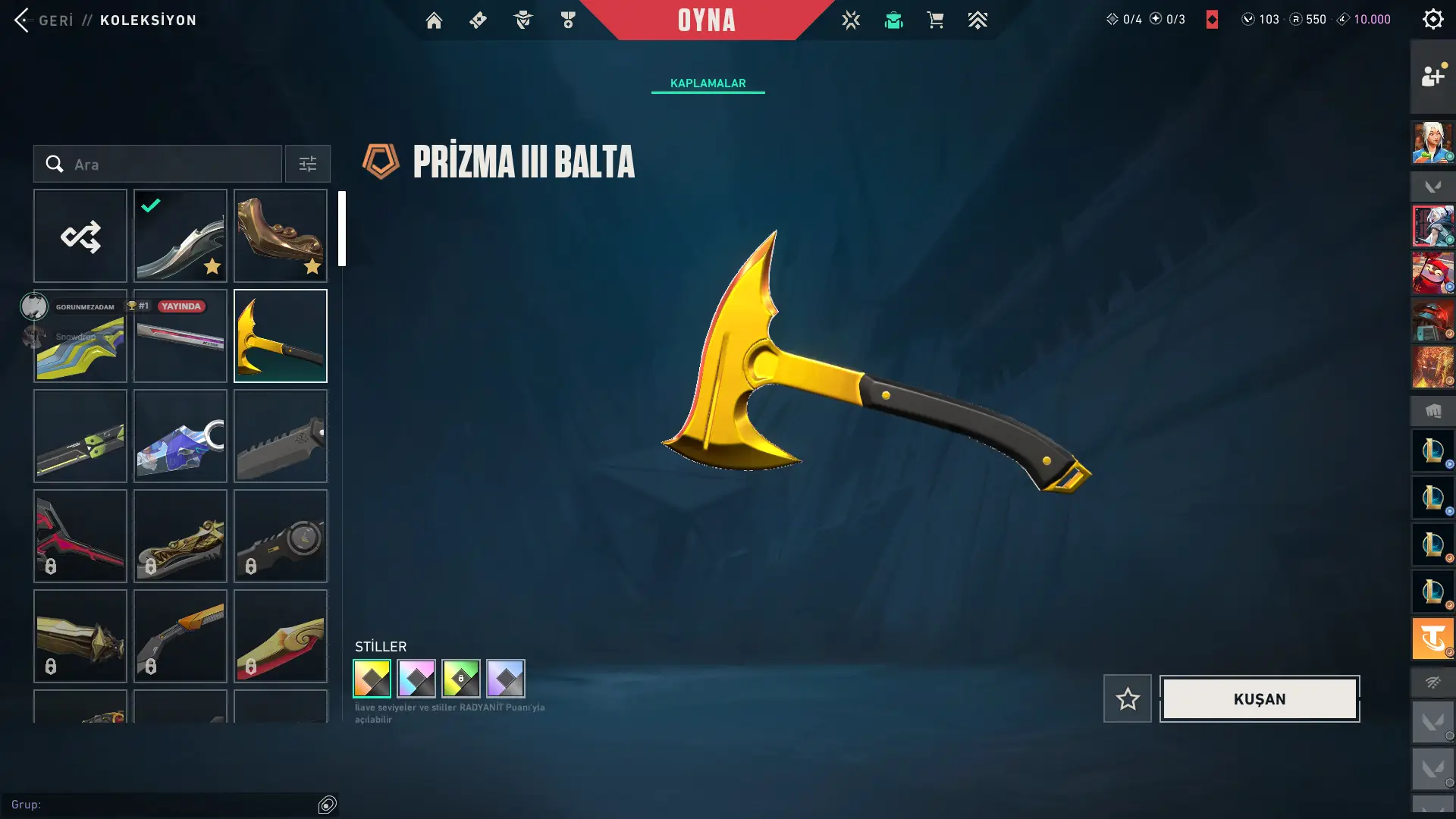Select the bronze knuckle melee skin
The image size is (1456, 819).
[281, 236]
